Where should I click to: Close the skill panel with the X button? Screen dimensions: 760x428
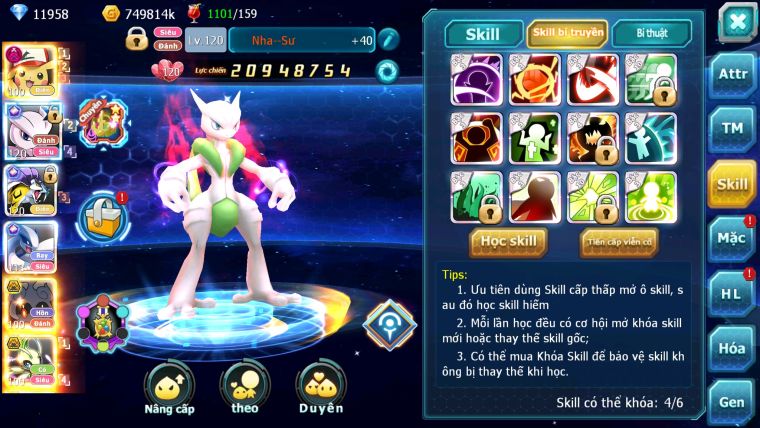[x=737, y=22]
